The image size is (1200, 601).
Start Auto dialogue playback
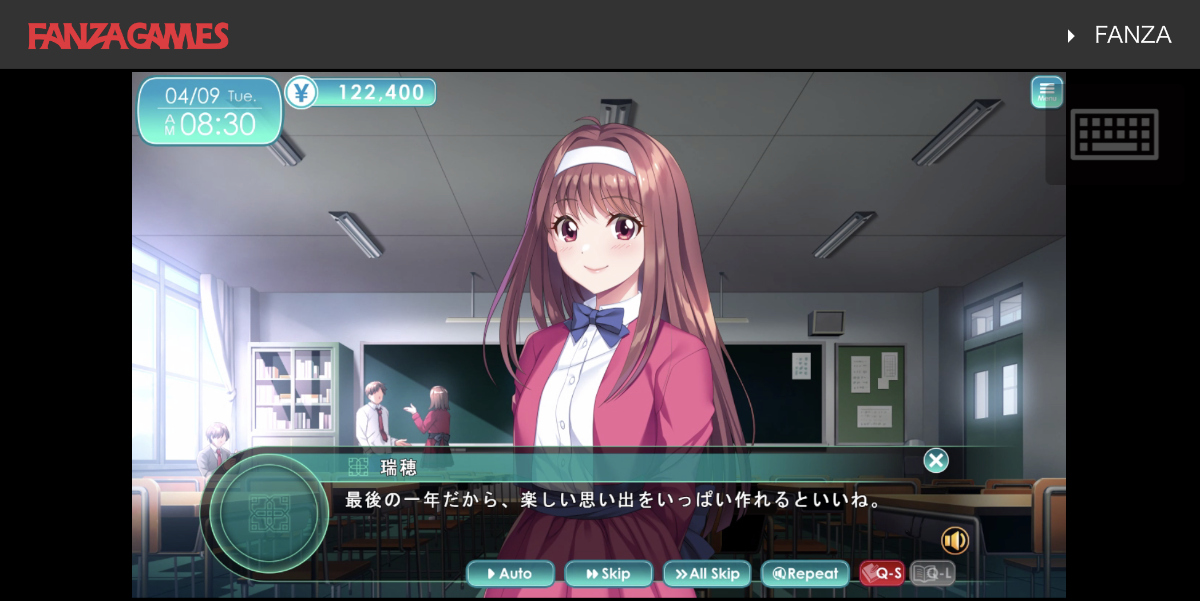510,574
